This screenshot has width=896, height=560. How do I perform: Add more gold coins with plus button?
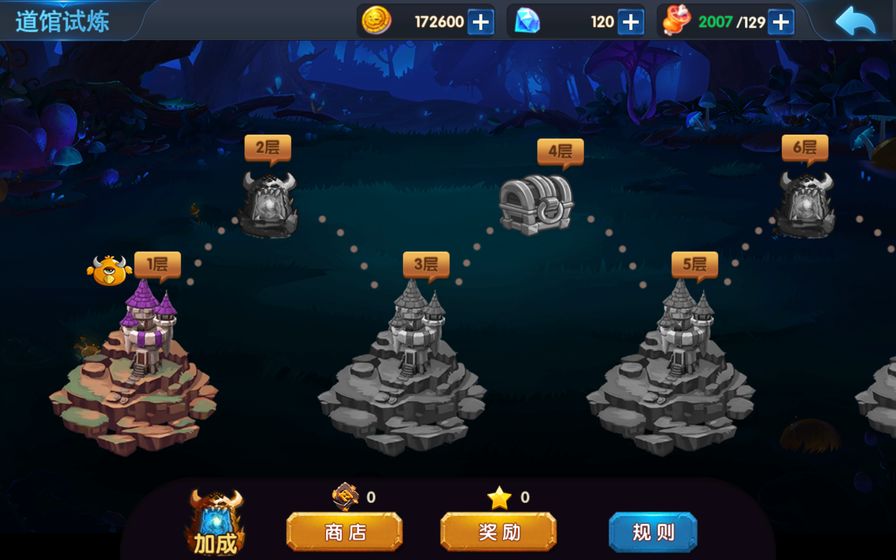pos(481,21)
